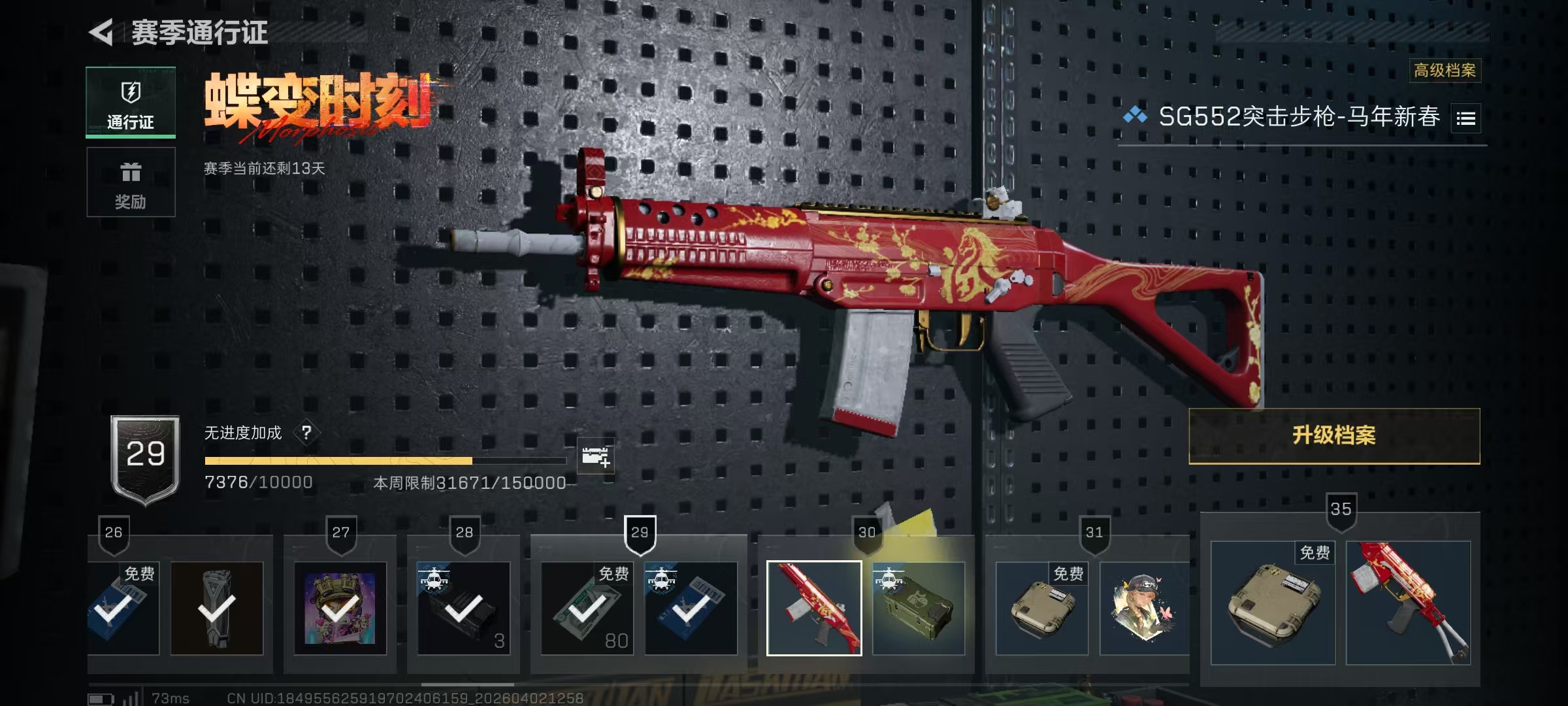The image size is (1568, 706).
Task: Select the level 29 free reward with 80
Action: [587, 609]
